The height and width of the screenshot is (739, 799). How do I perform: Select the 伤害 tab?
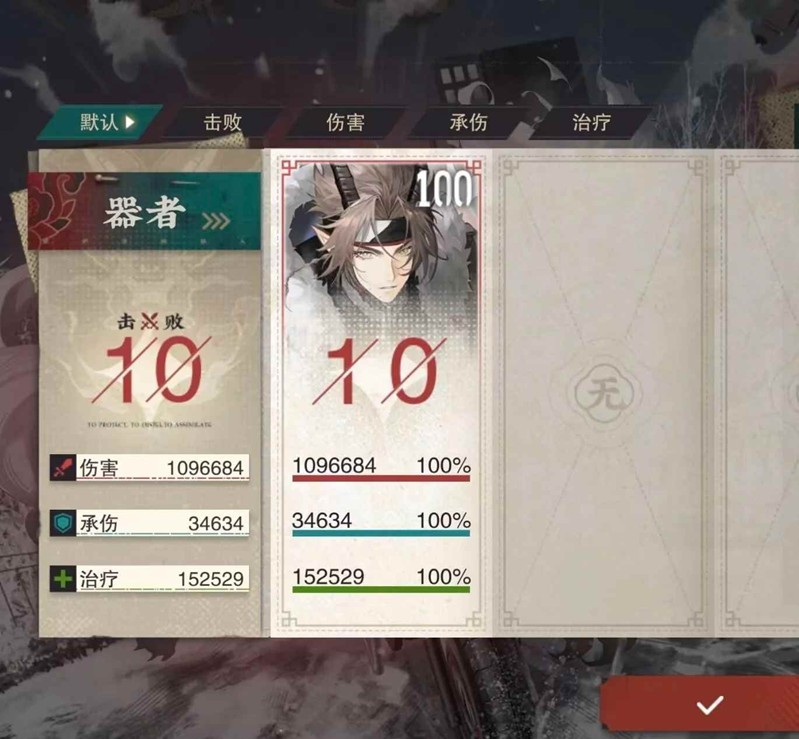tap(345, 123)
